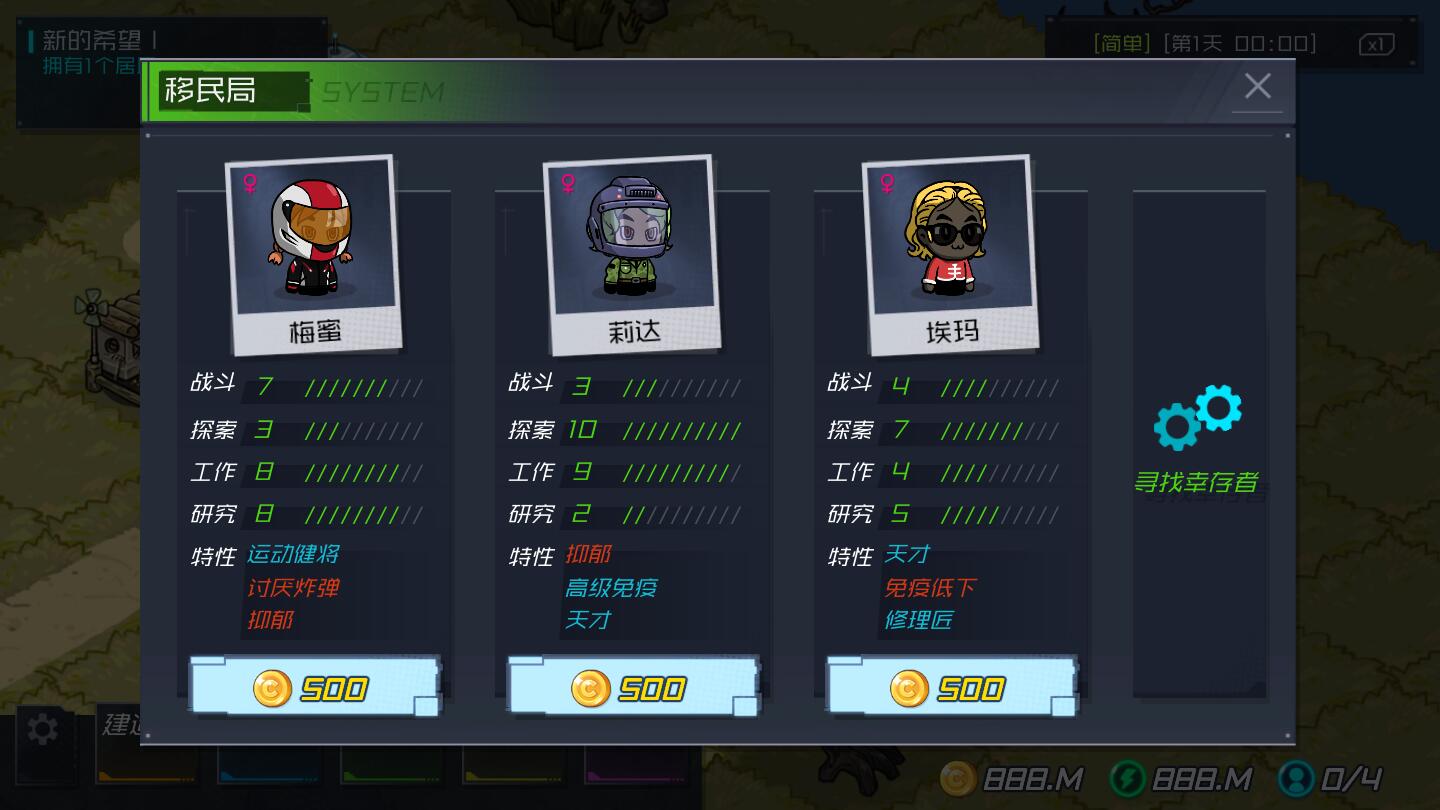This screenshot has width=1440, height=810.
Task: Click the coin icon inside 莉达's 500 price button
Action: 590,687
